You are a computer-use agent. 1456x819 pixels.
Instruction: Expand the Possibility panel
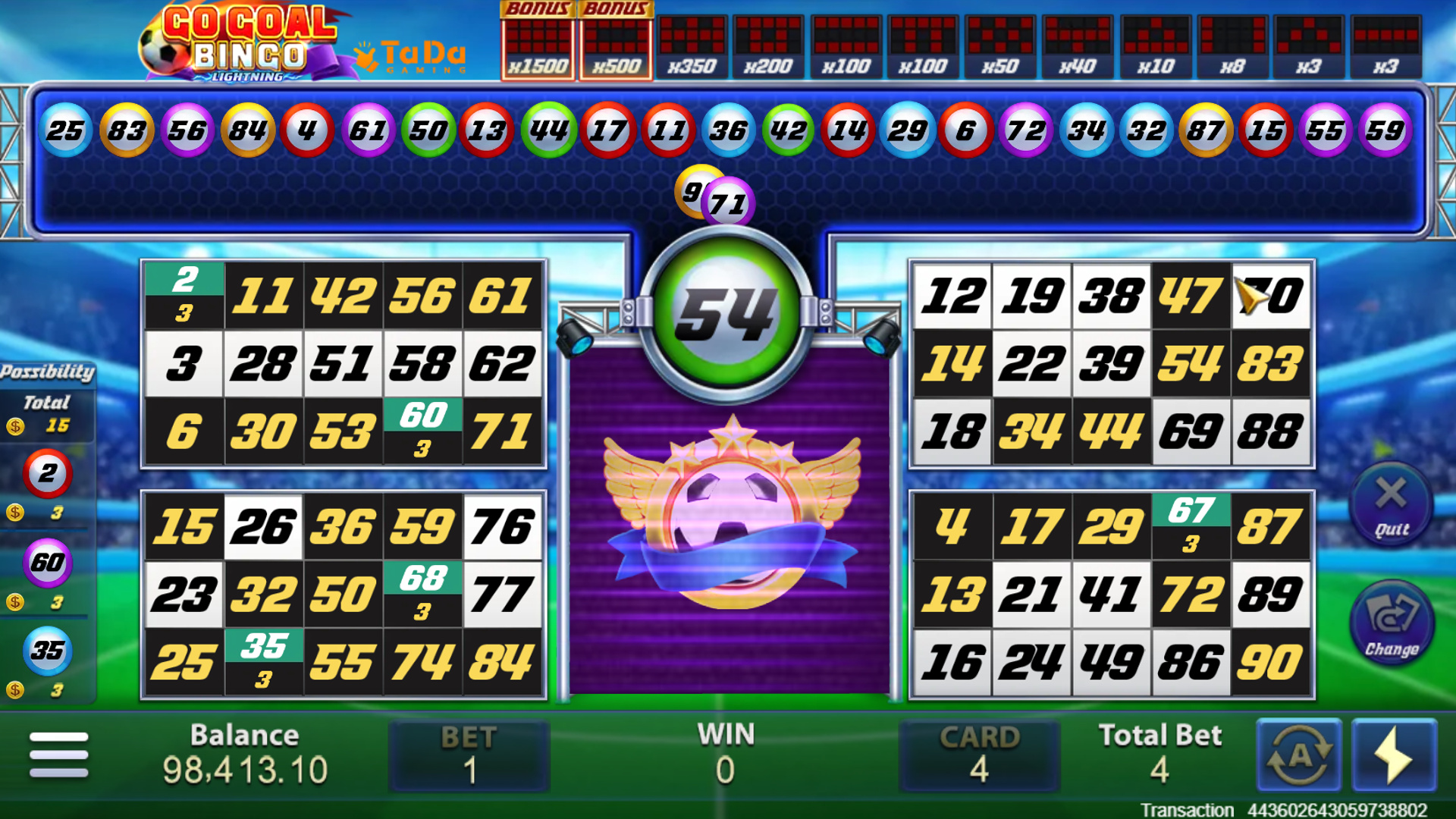pyautogui.click(x=47, y=372)
